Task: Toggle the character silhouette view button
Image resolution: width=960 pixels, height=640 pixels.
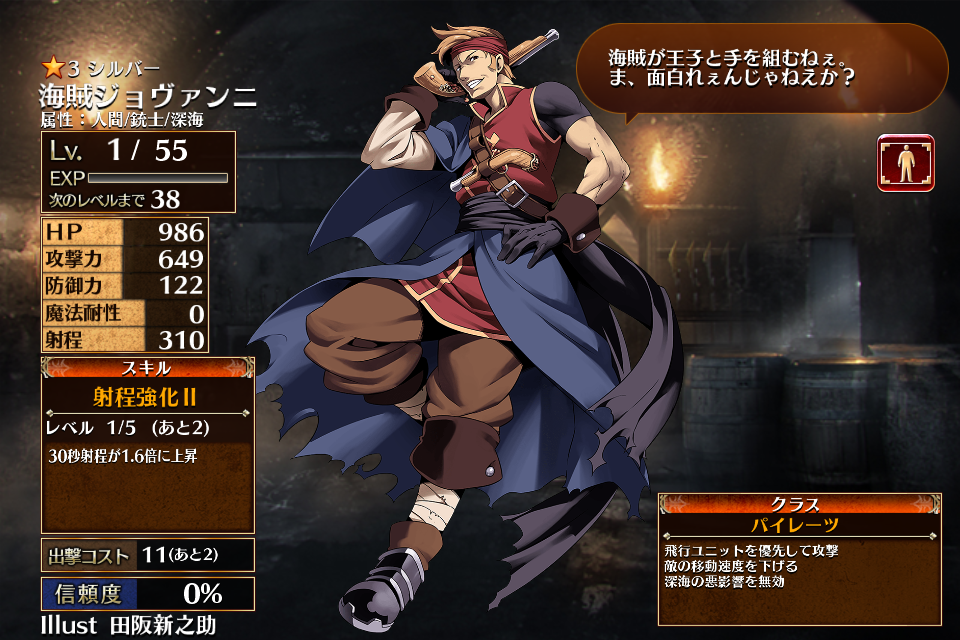Action: [906, 163]
